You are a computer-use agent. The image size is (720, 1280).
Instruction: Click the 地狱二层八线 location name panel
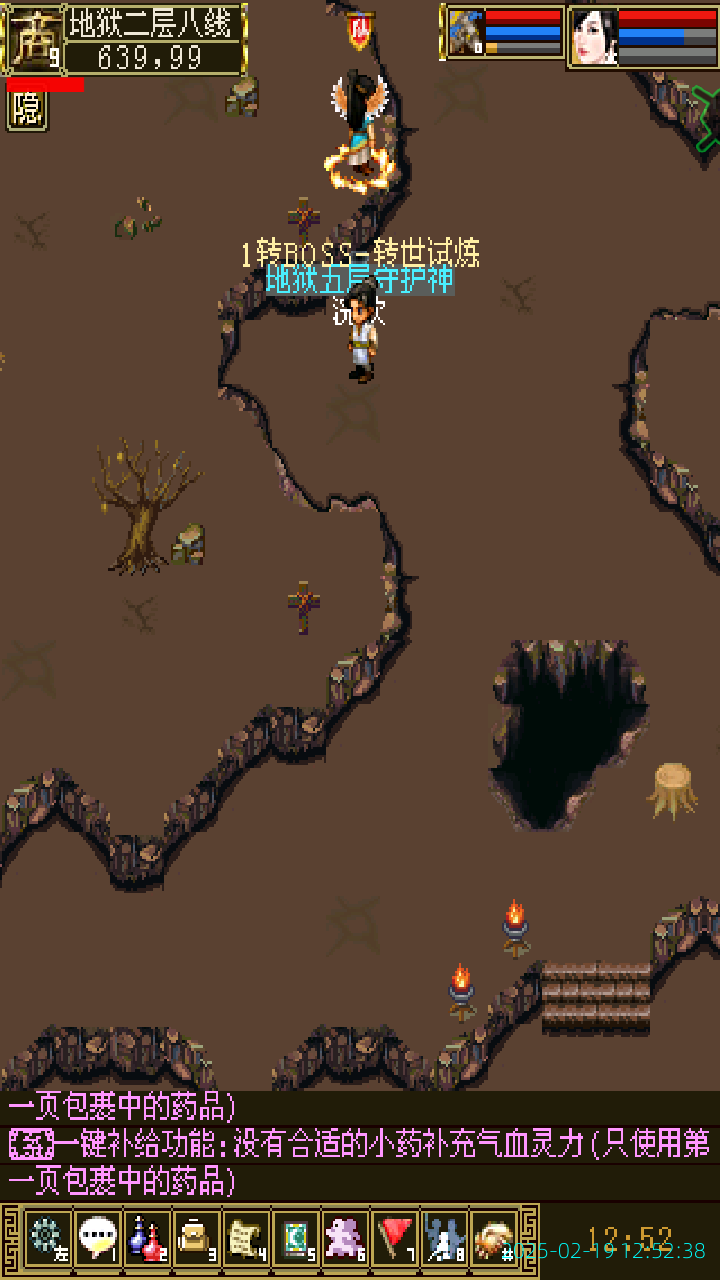pos(155,22)
